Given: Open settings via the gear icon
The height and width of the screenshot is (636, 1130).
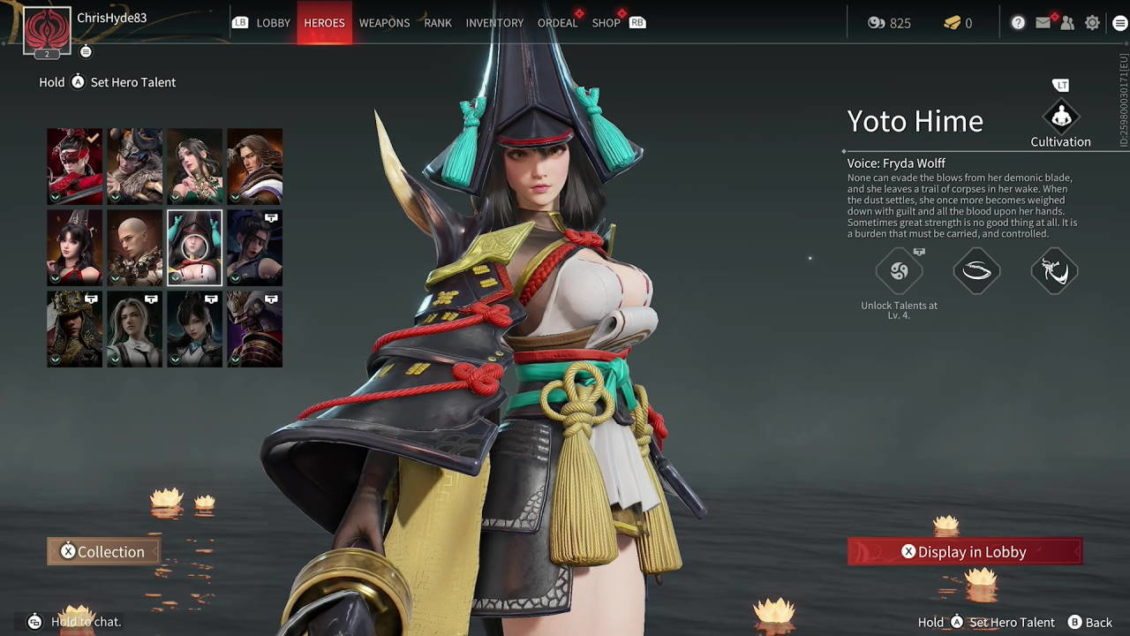Looking at the screenshot, I should click(x=1092, y=23).
